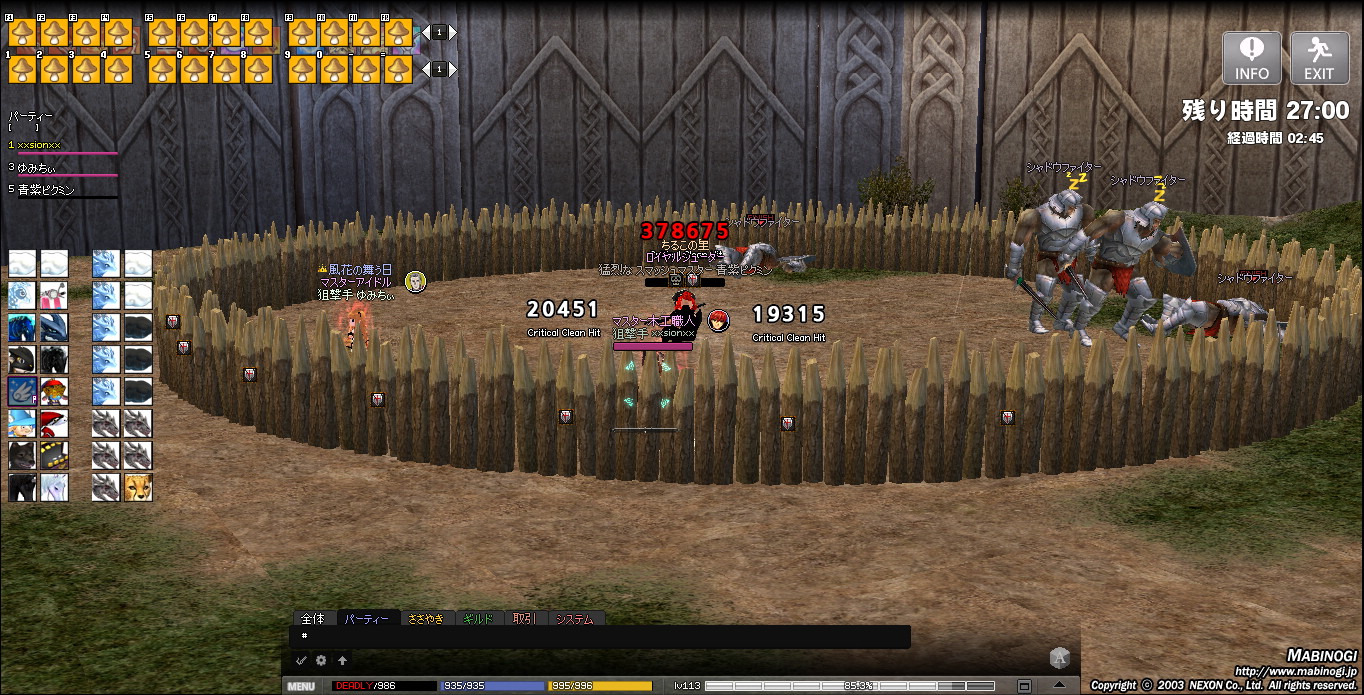The height and width of the screenshot is (695, 1364).
Task: Select party member xxsionxx
Action: click(x=40, y=145)
